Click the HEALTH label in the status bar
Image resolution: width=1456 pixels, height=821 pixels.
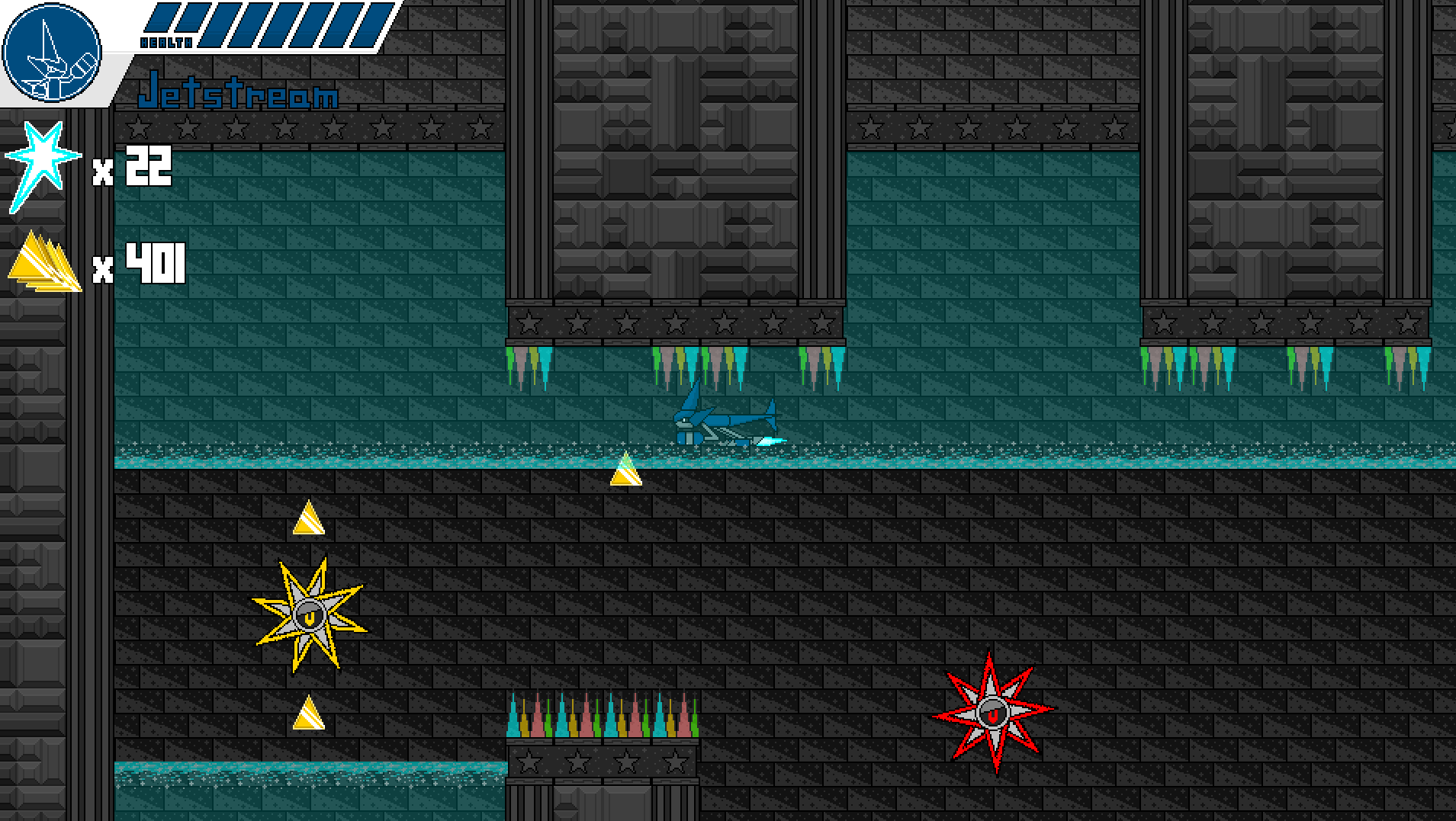(166, 42)
